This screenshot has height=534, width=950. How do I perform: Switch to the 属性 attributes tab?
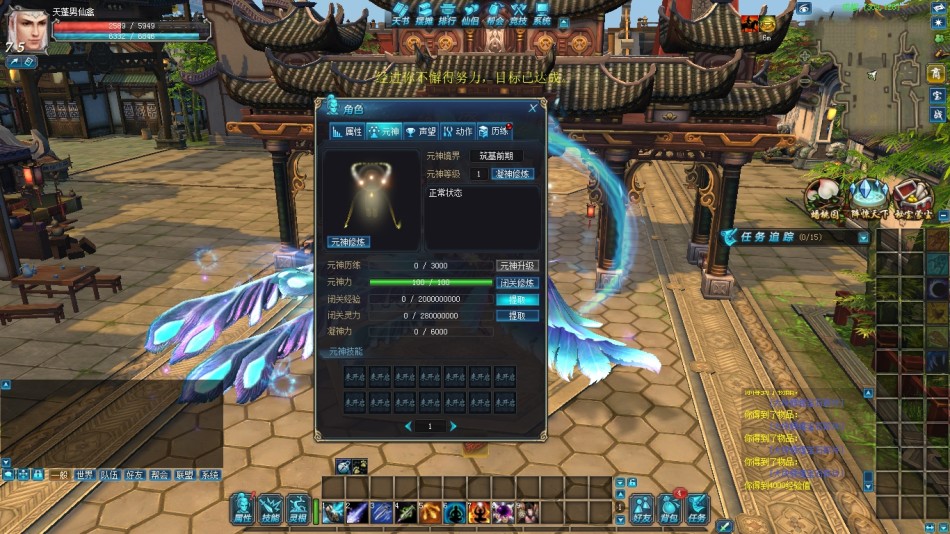(347, 131)
